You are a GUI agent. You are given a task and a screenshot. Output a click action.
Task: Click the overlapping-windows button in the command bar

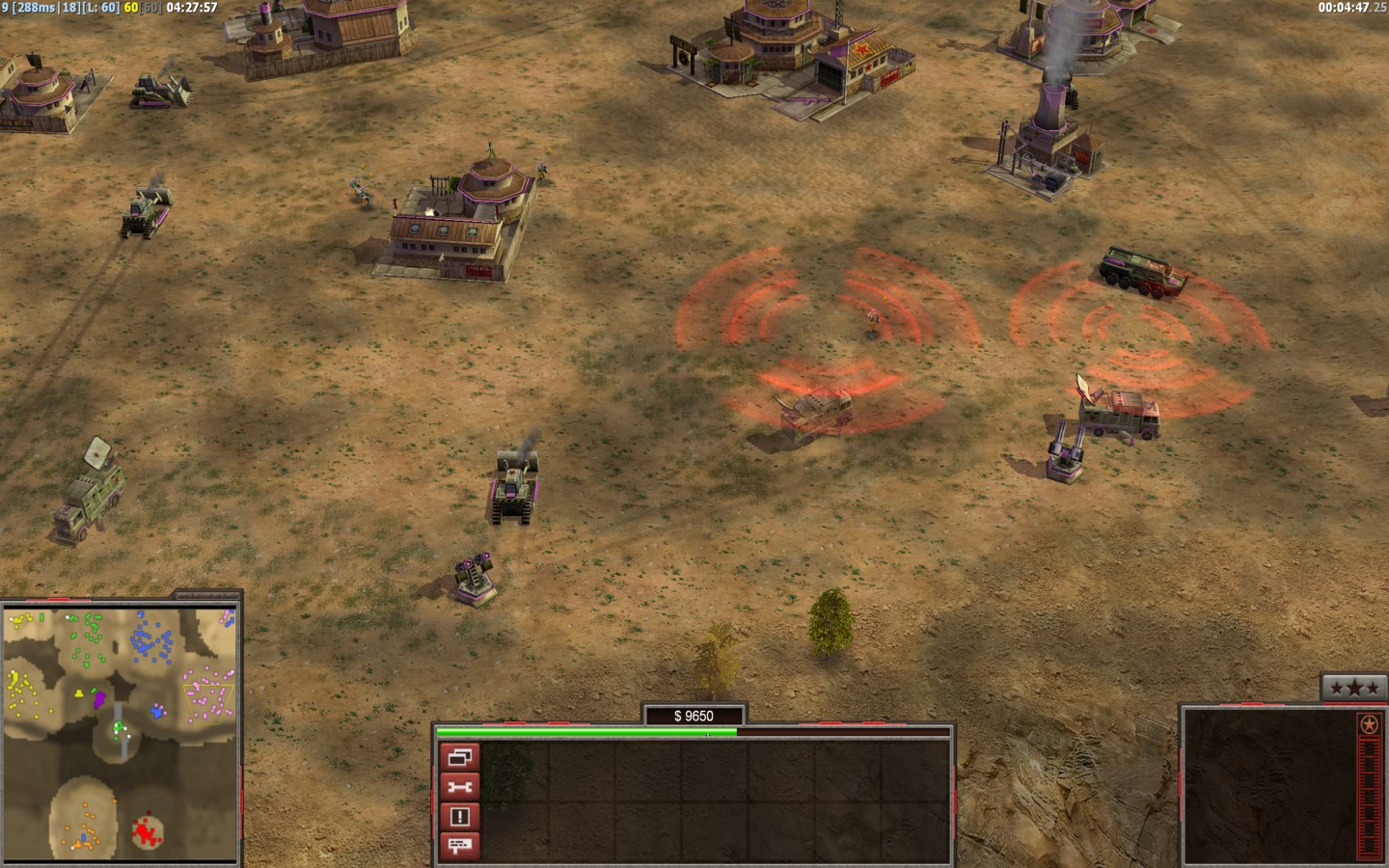pyautogui.click(x=459, y=757)
